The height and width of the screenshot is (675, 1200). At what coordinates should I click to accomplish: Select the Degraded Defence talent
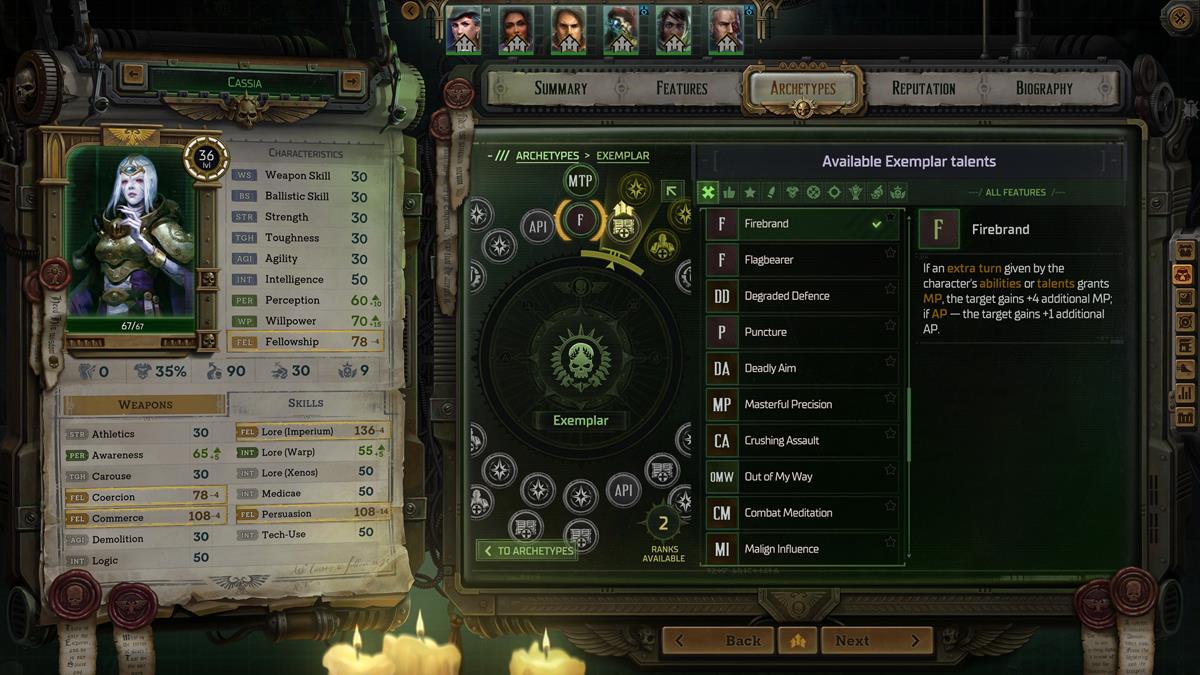(800, 296)
